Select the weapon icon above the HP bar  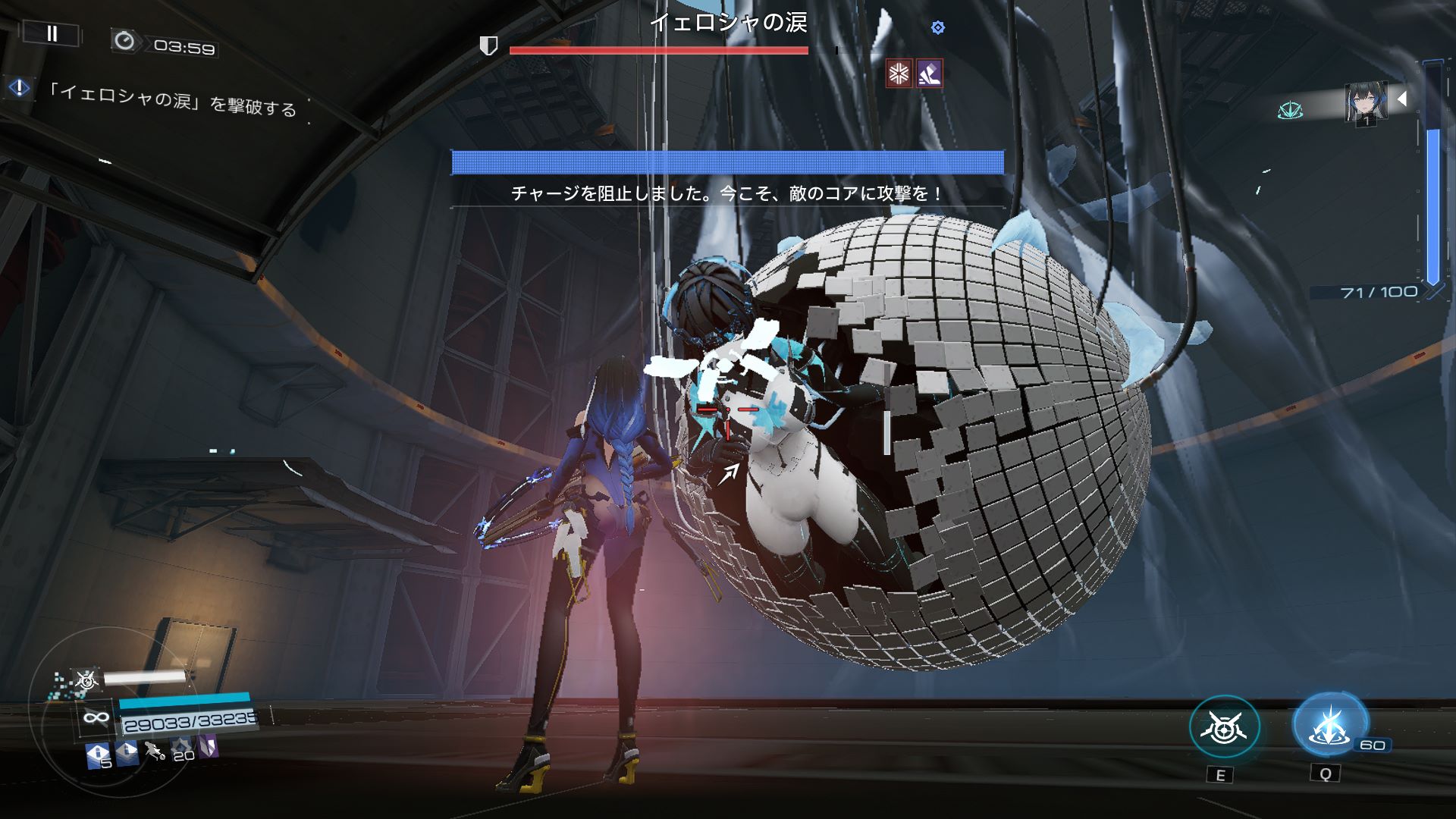coord(86,680)
